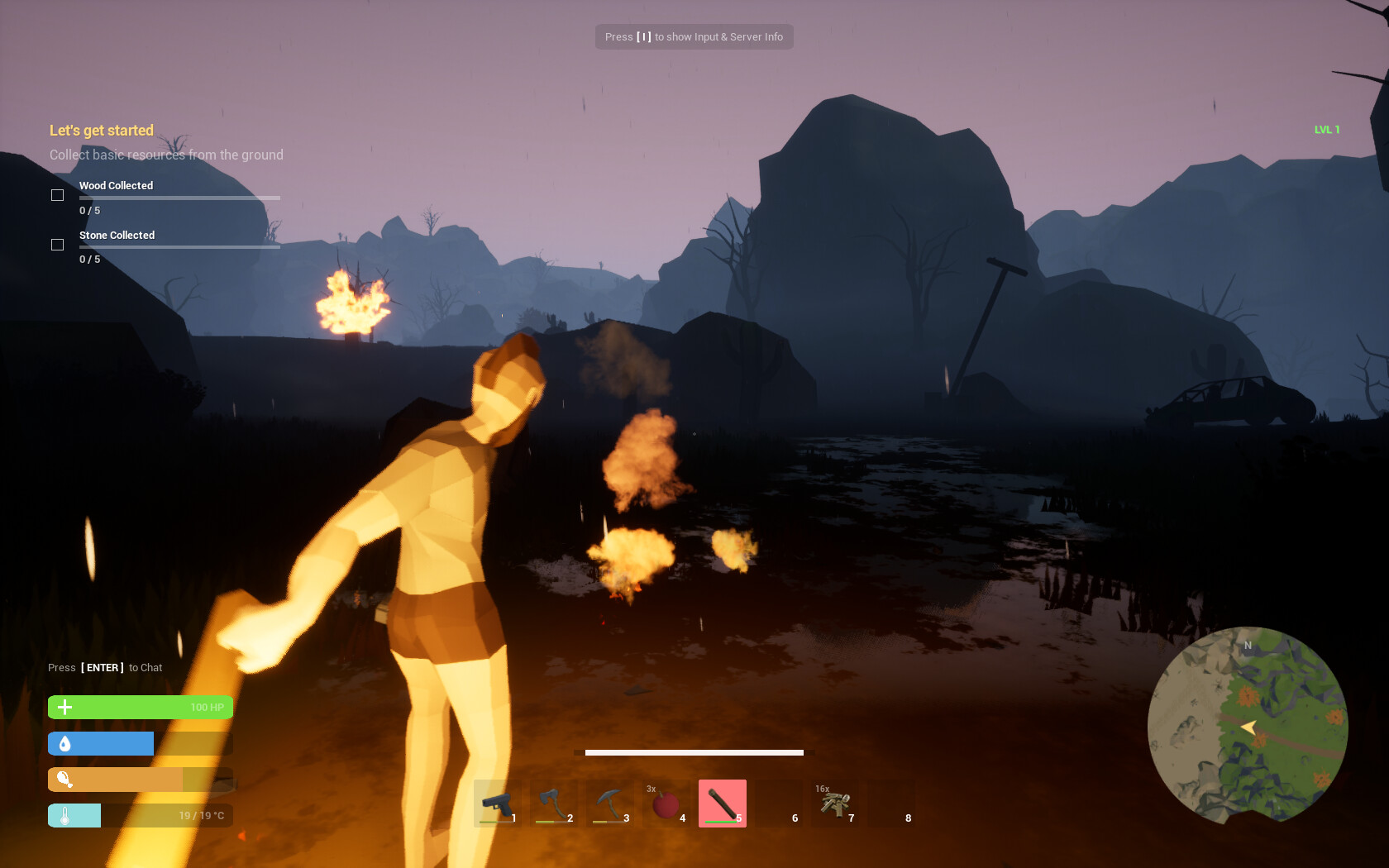
Task: Click the circular minimap
Action: [x=1247, y=725]
